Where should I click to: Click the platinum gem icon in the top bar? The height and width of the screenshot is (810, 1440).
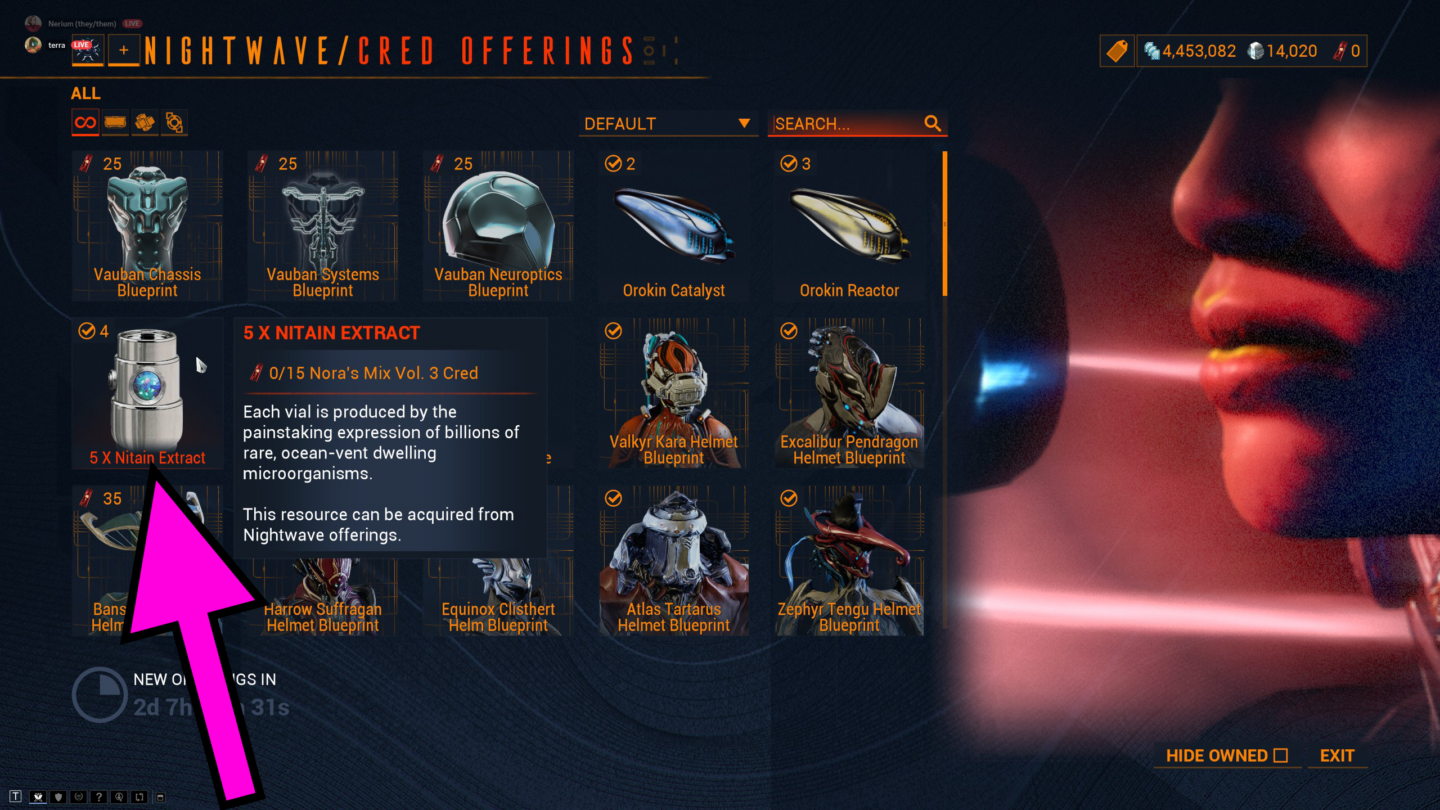[x=1255, y=50]
